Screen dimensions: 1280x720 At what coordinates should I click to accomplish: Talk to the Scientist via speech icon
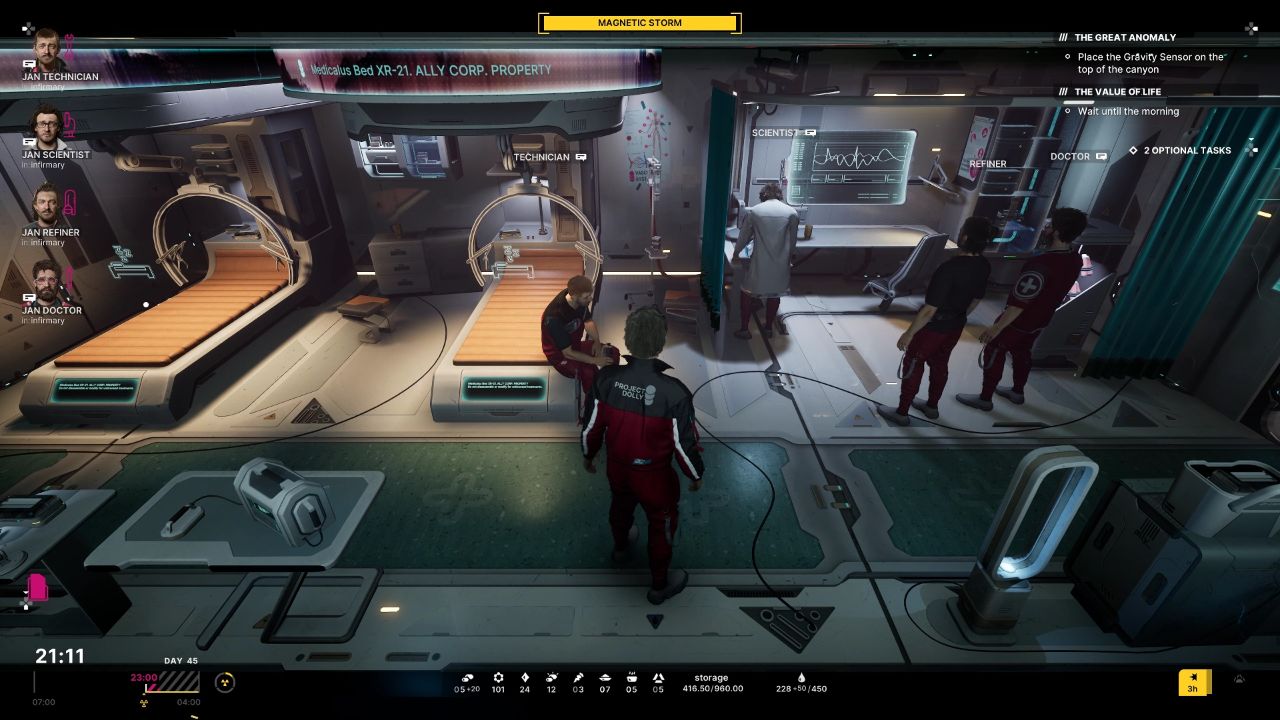coord(811,133)
